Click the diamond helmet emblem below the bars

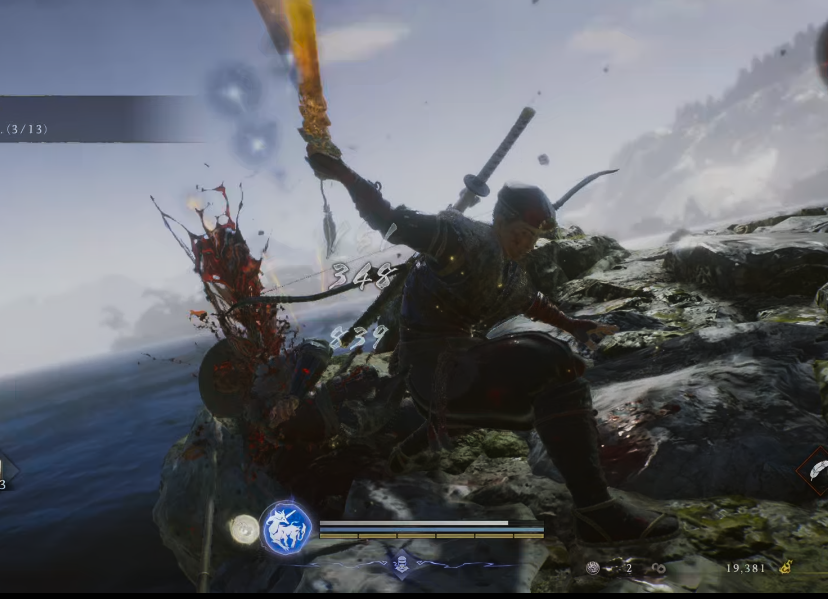coord(401,563)
